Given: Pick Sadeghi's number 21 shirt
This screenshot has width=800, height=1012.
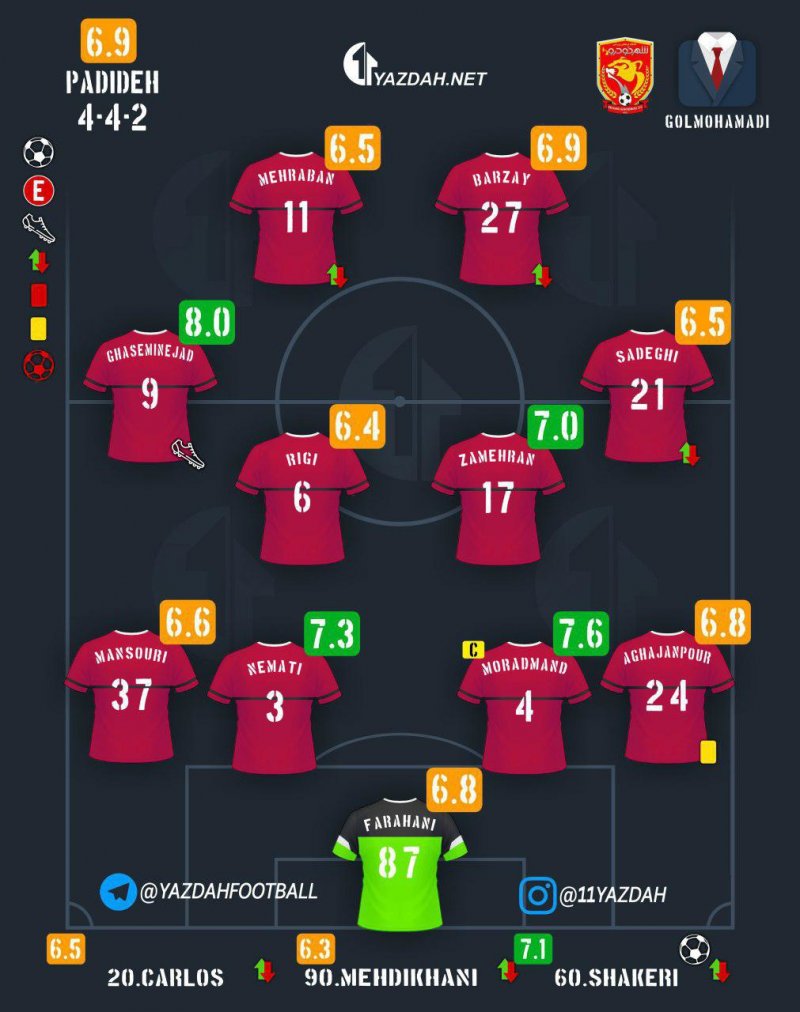Looking at the screenshot, I should (x=647, y=395).
